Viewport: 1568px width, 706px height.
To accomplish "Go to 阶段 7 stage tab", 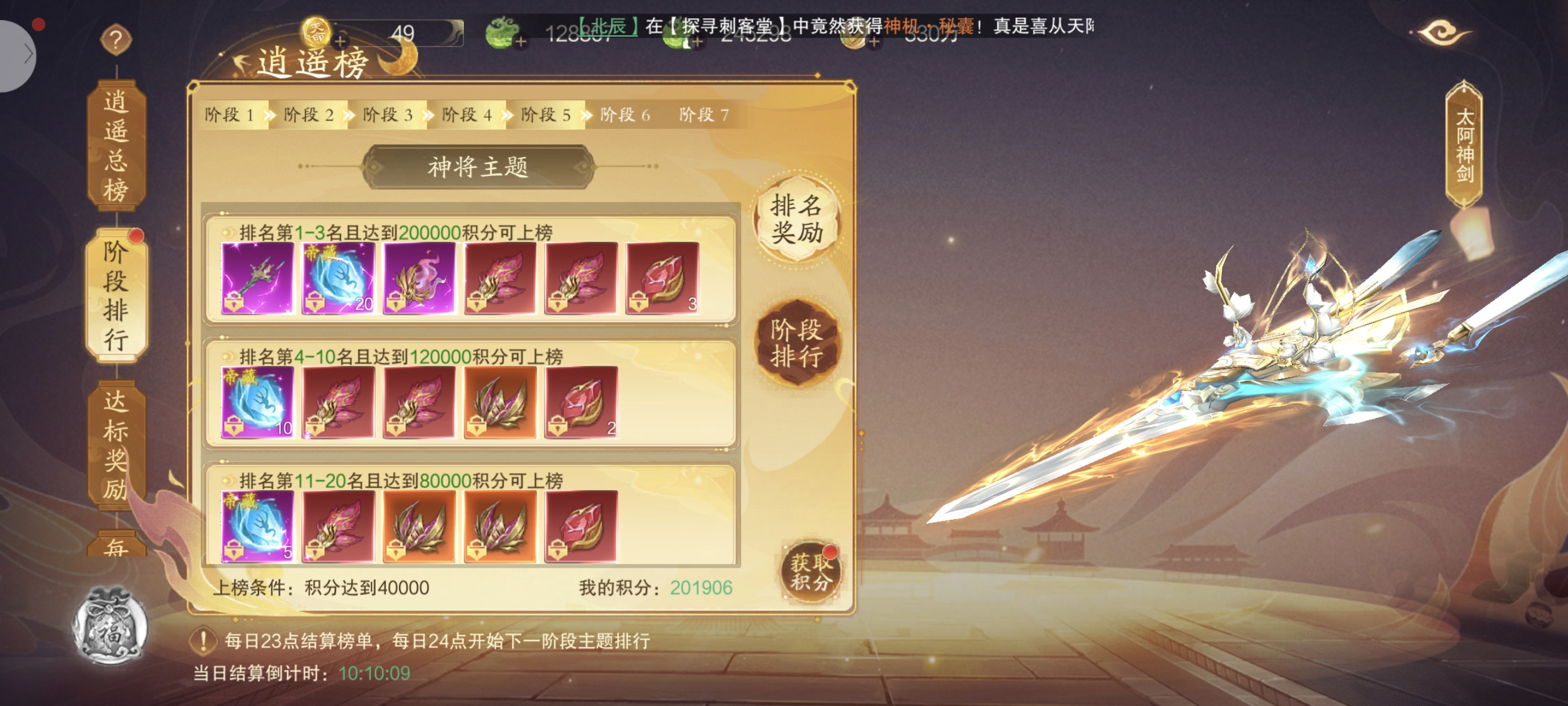I will point(705,114).
